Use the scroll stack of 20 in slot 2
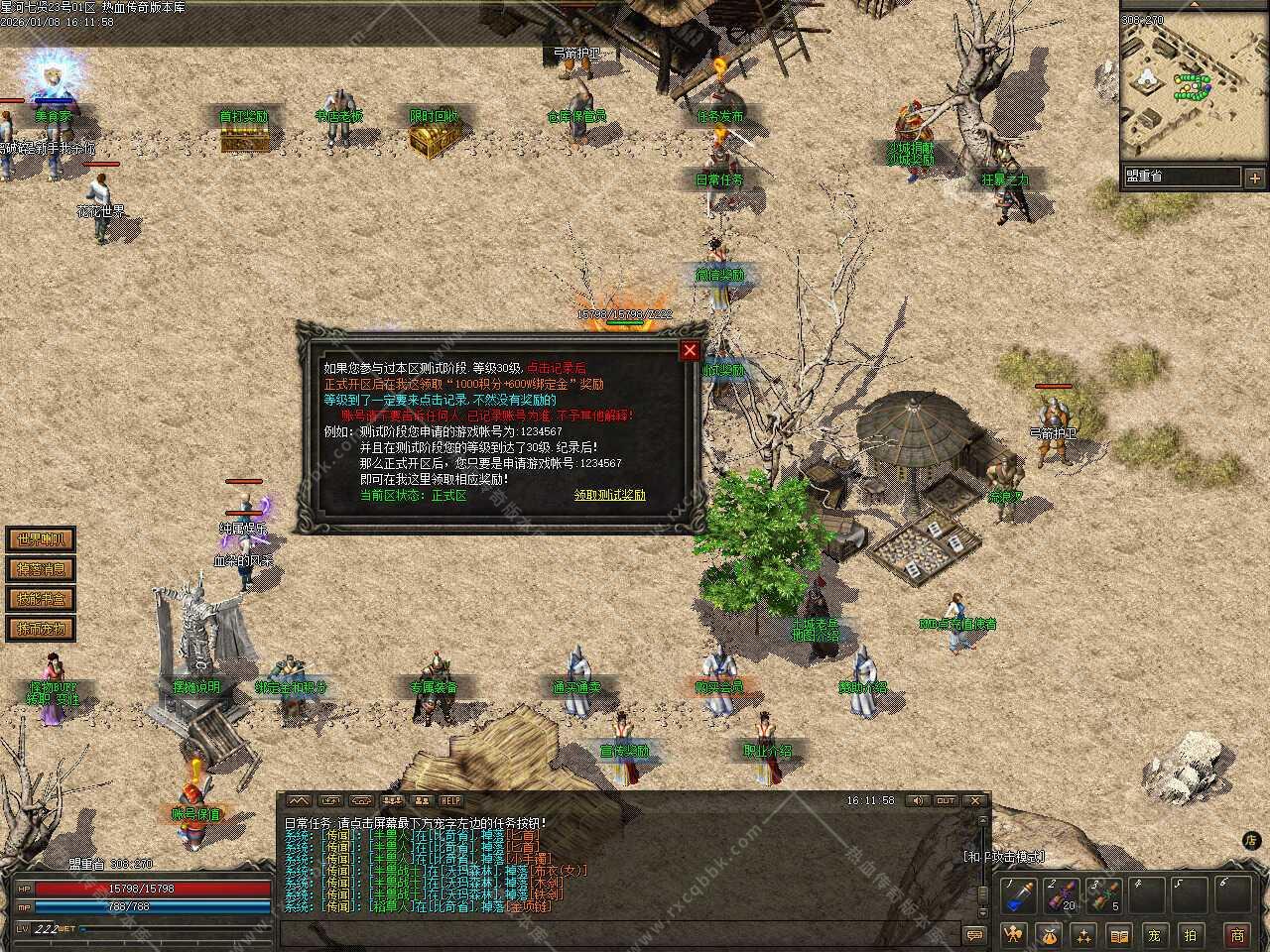Viewport: 1270px width, 952px height. [1061, 896]
